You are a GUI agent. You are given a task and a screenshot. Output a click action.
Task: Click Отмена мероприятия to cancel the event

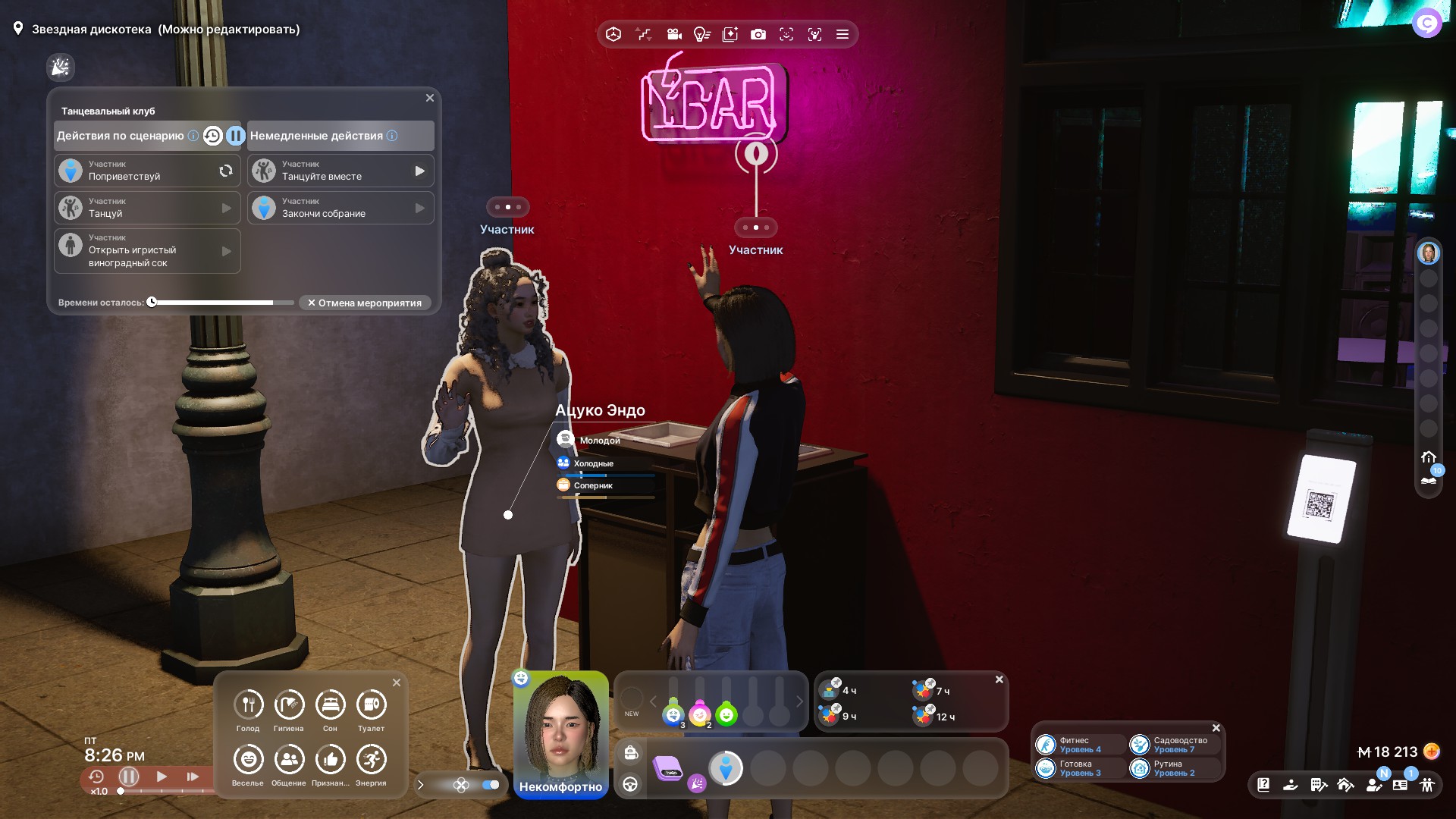click(365, 303)
